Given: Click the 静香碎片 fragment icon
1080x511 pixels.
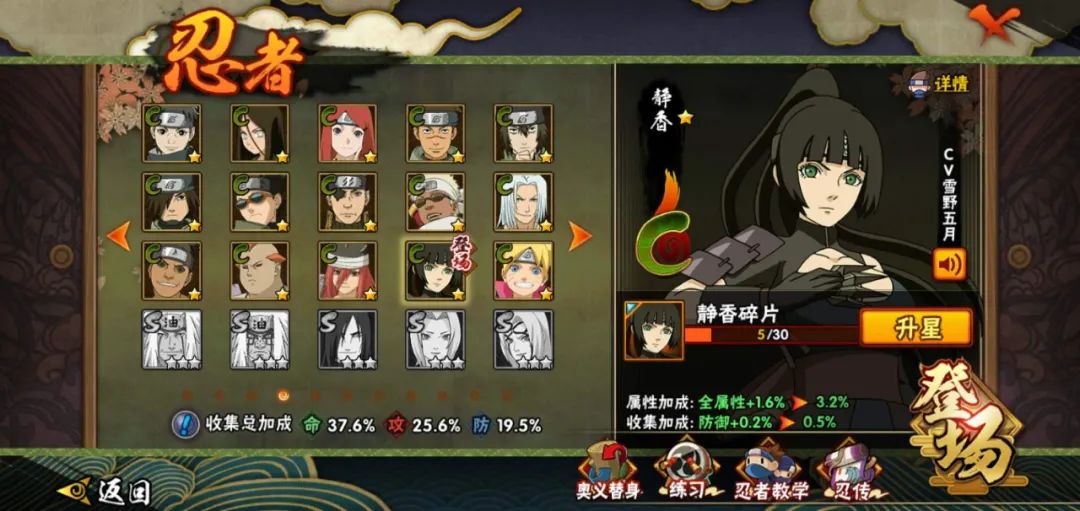Looking at the screenshot, I should (x=654, y=331).
